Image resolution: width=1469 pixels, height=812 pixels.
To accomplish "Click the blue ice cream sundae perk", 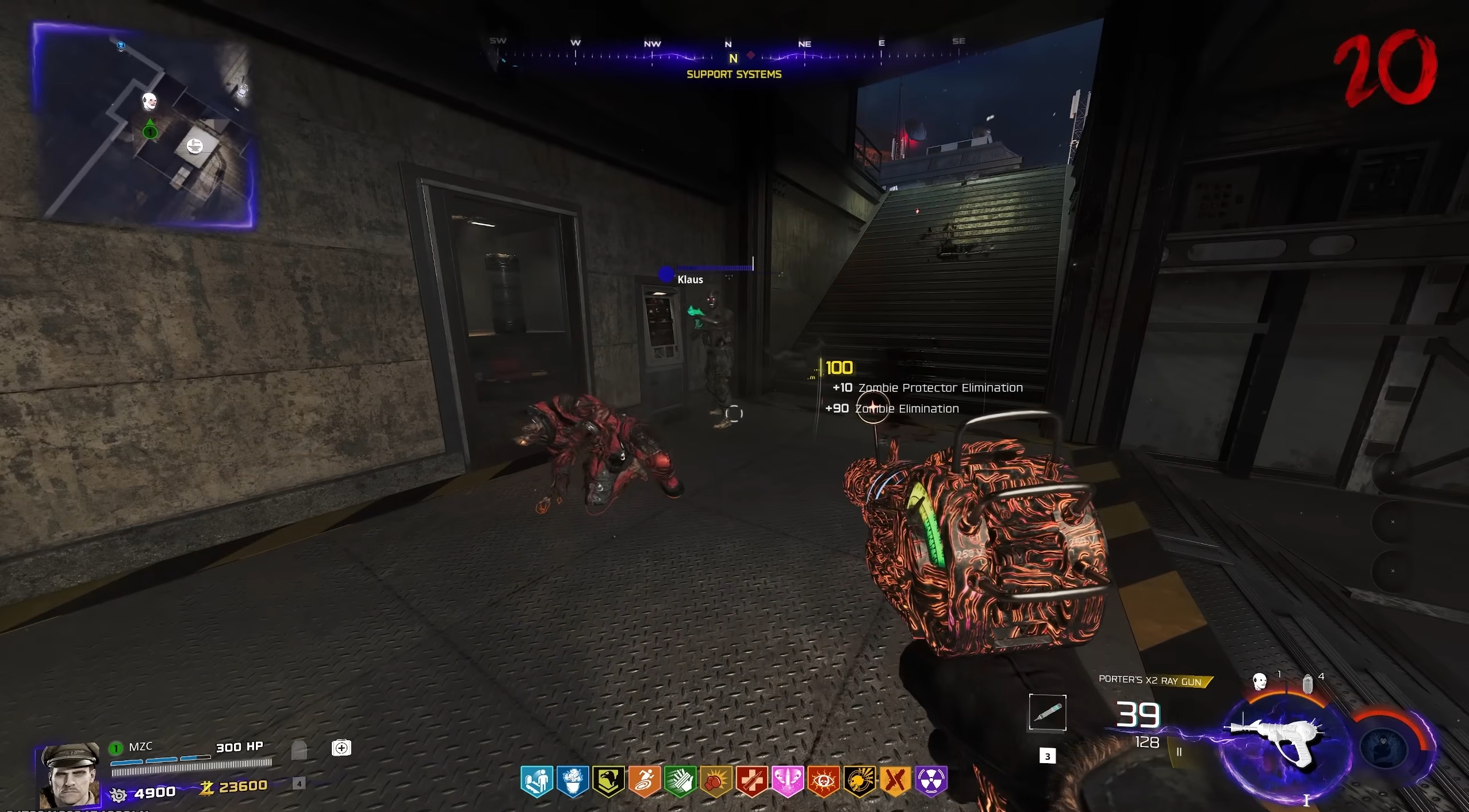I will click(573, 781).
